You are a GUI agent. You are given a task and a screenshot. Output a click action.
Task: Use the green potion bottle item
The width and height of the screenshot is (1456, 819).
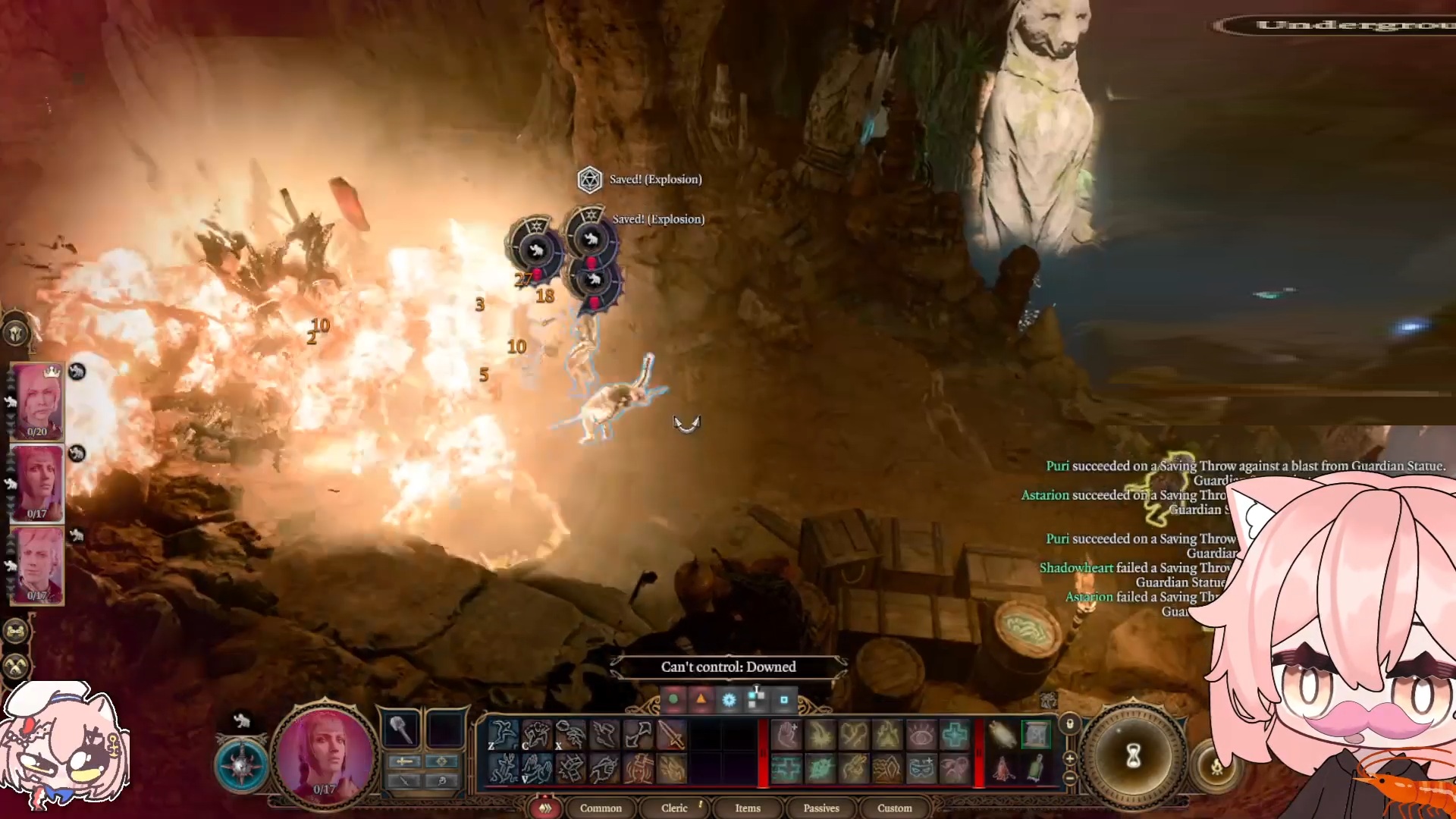click(x=1036, y=769)
